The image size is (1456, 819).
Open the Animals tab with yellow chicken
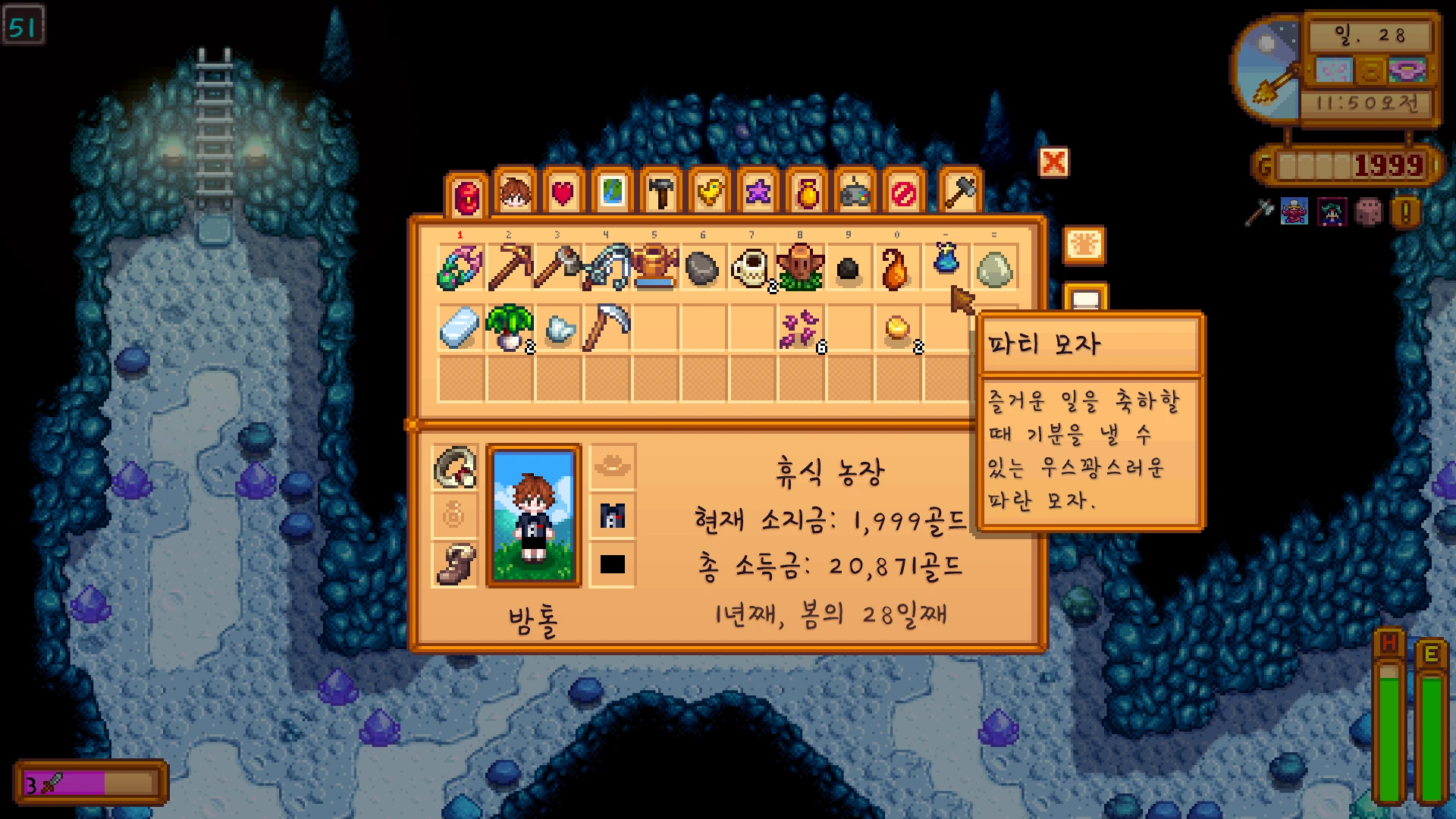pyautogui.click(x=709, y=193)
